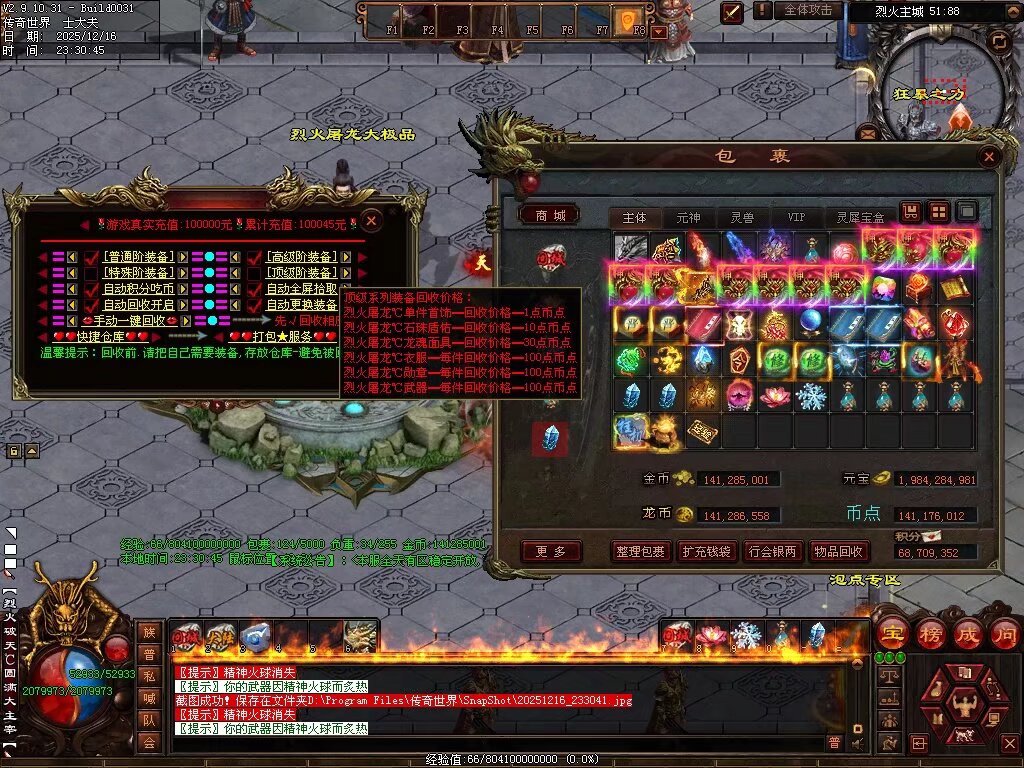Switch to the 元神 bag tab
The image size is (1024, 768).
(688, 217)
